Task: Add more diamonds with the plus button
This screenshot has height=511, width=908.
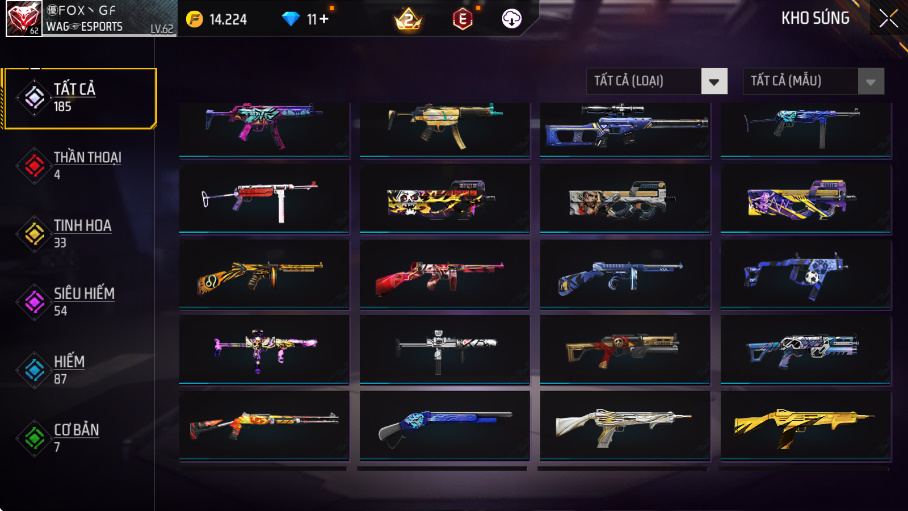Action: (x=323, y=18)
